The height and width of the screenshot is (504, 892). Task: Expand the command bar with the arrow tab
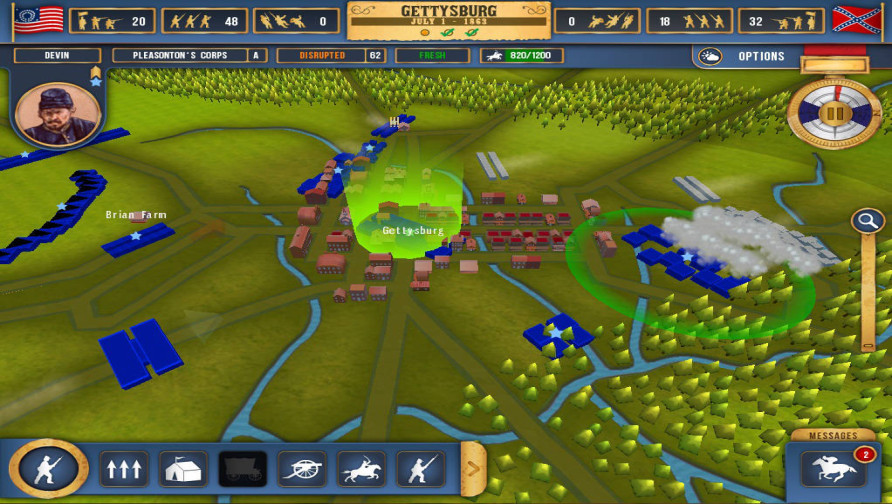[x=473, y=467]
